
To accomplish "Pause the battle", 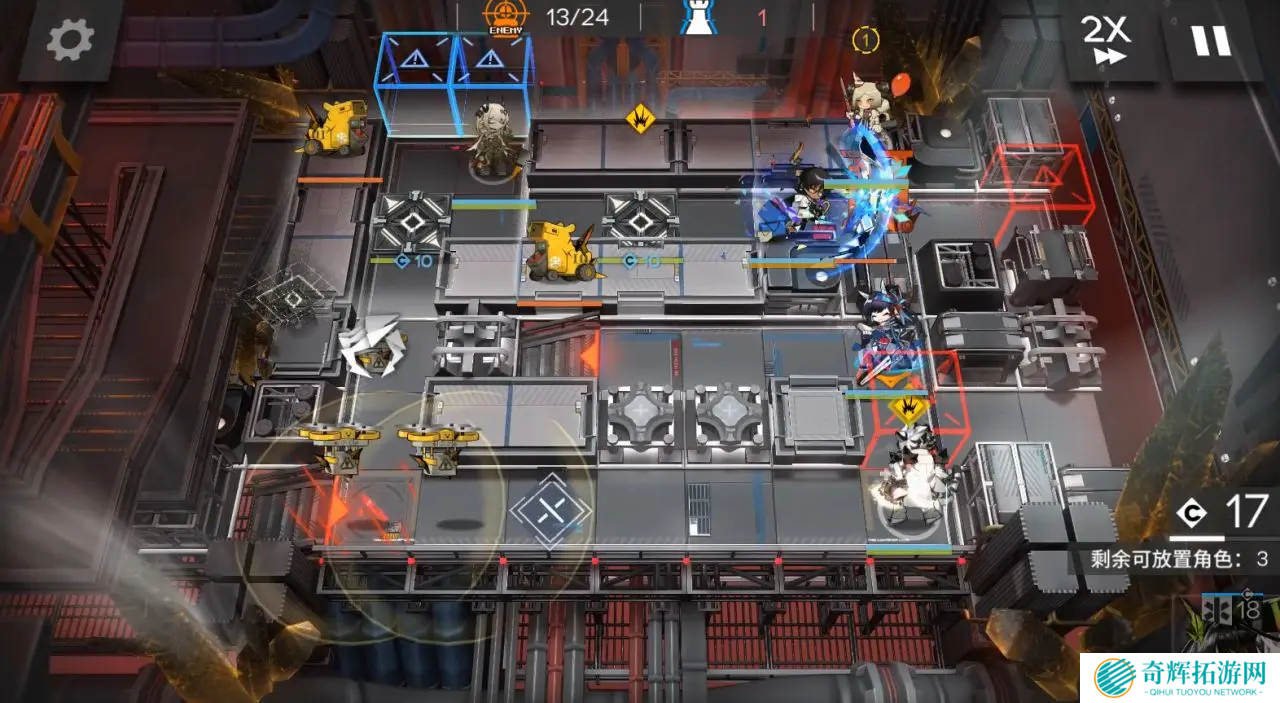I will point(1210,41).
